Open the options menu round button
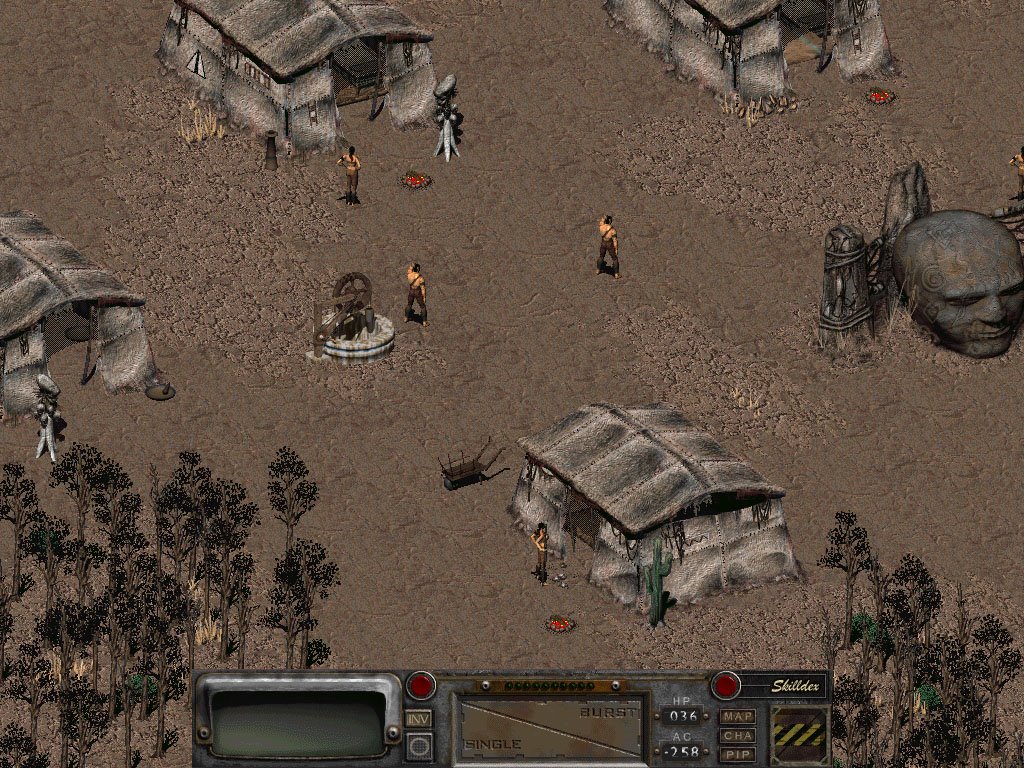 pos(420,746)
